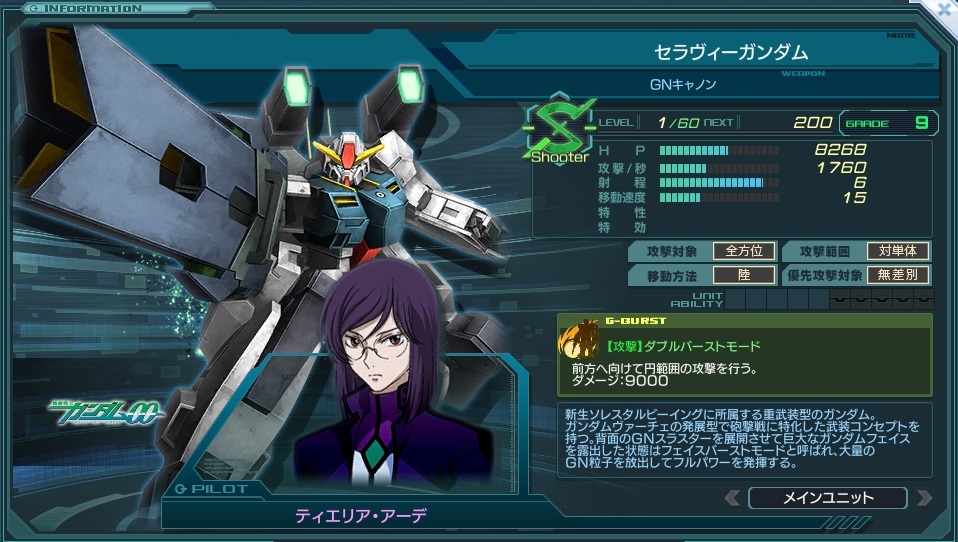The height and width of the screenshot is (542, 958).
Task: Close the unit information window
Action: coord(942,8)
